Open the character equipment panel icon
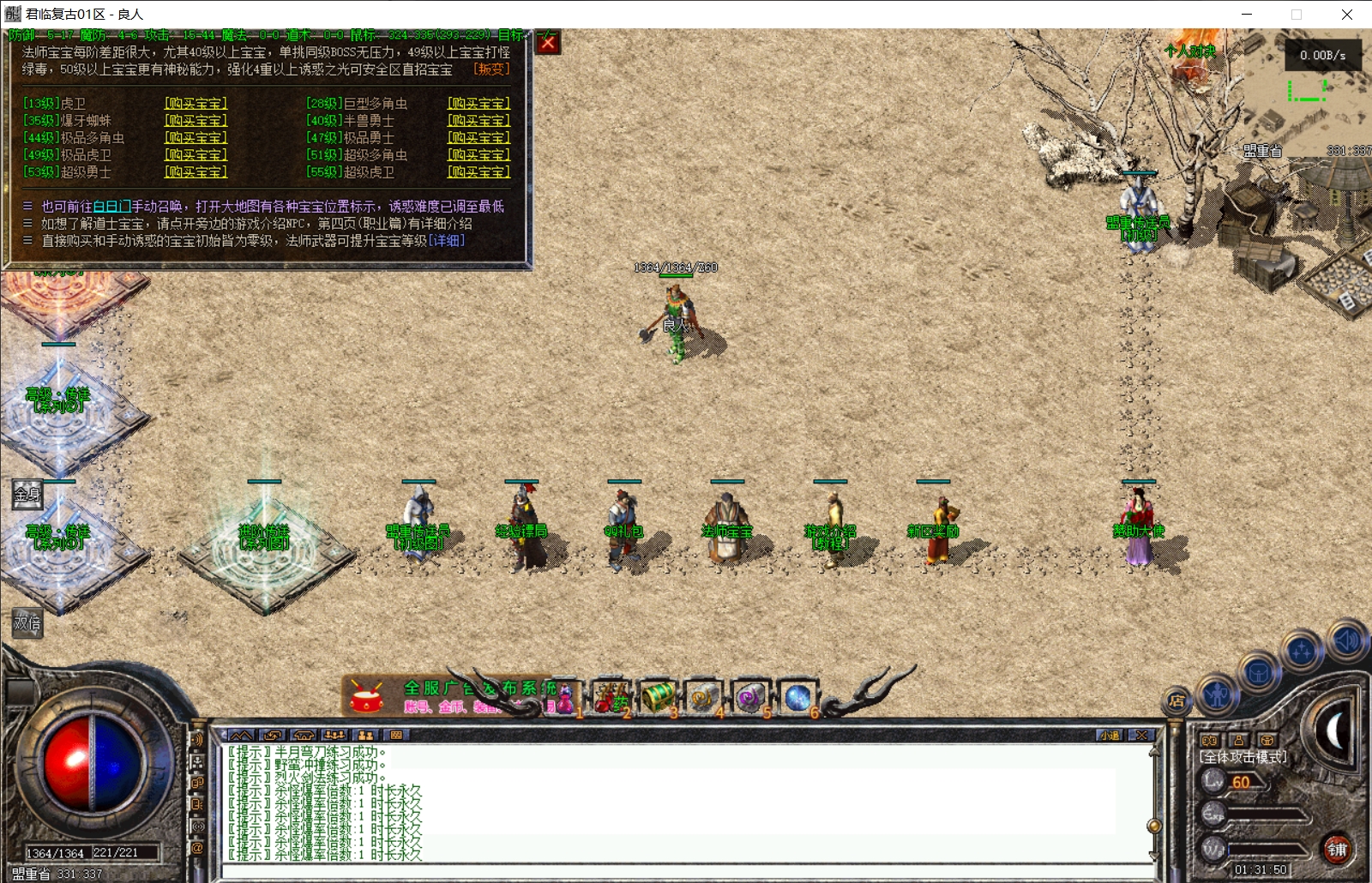 [x=1217, y=694]
